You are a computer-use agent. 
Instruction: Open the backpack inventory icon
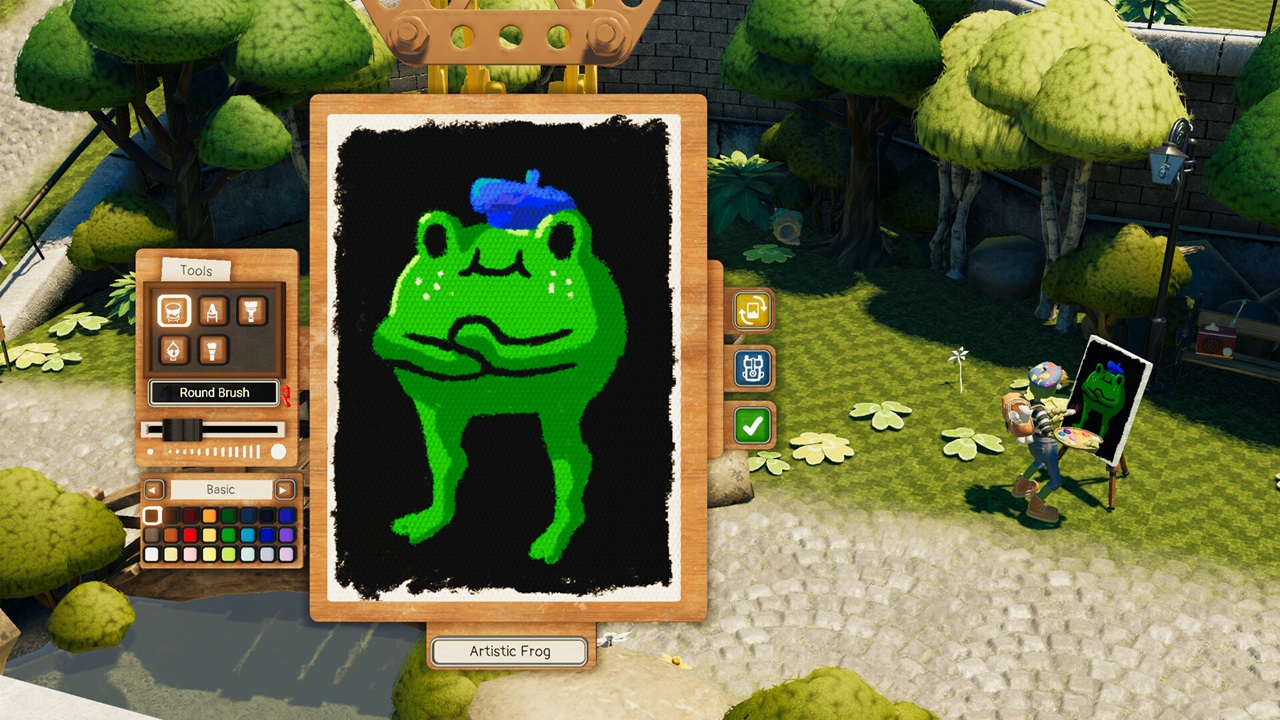[x=751, y=368]
